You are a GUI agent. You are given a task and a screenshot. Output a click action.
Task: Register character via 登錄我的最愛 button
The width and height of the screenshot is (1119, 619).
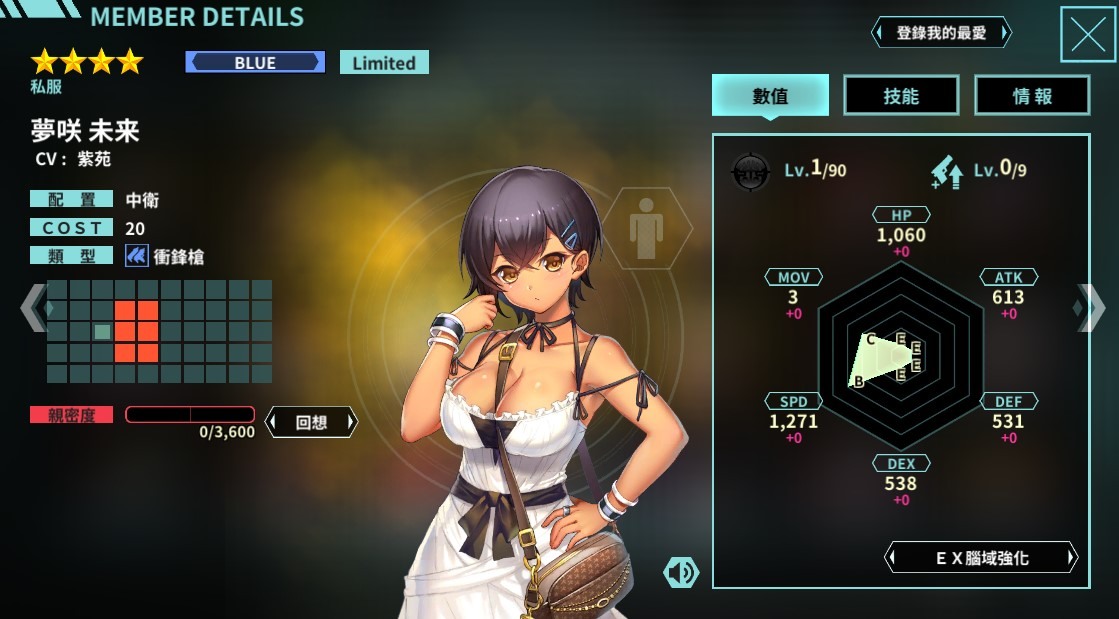[x=941, y=33]
